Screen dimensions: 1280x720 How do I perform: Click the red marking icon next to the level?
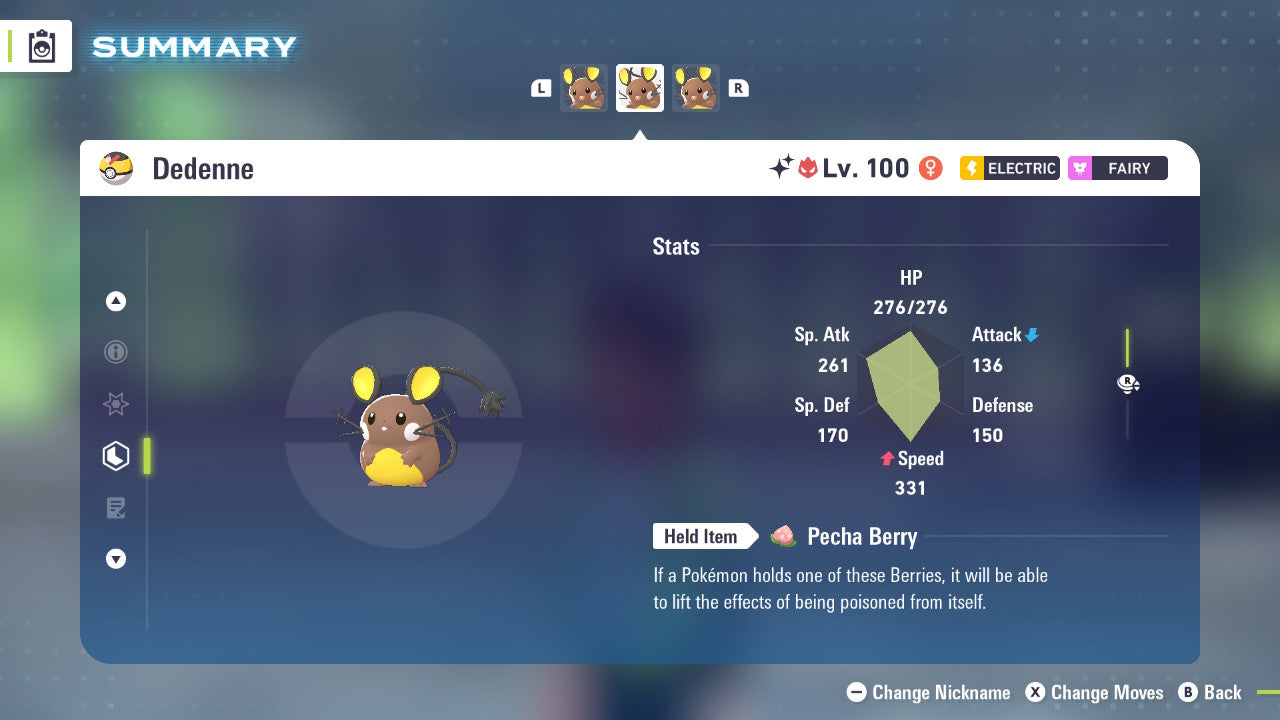[808, 168]
